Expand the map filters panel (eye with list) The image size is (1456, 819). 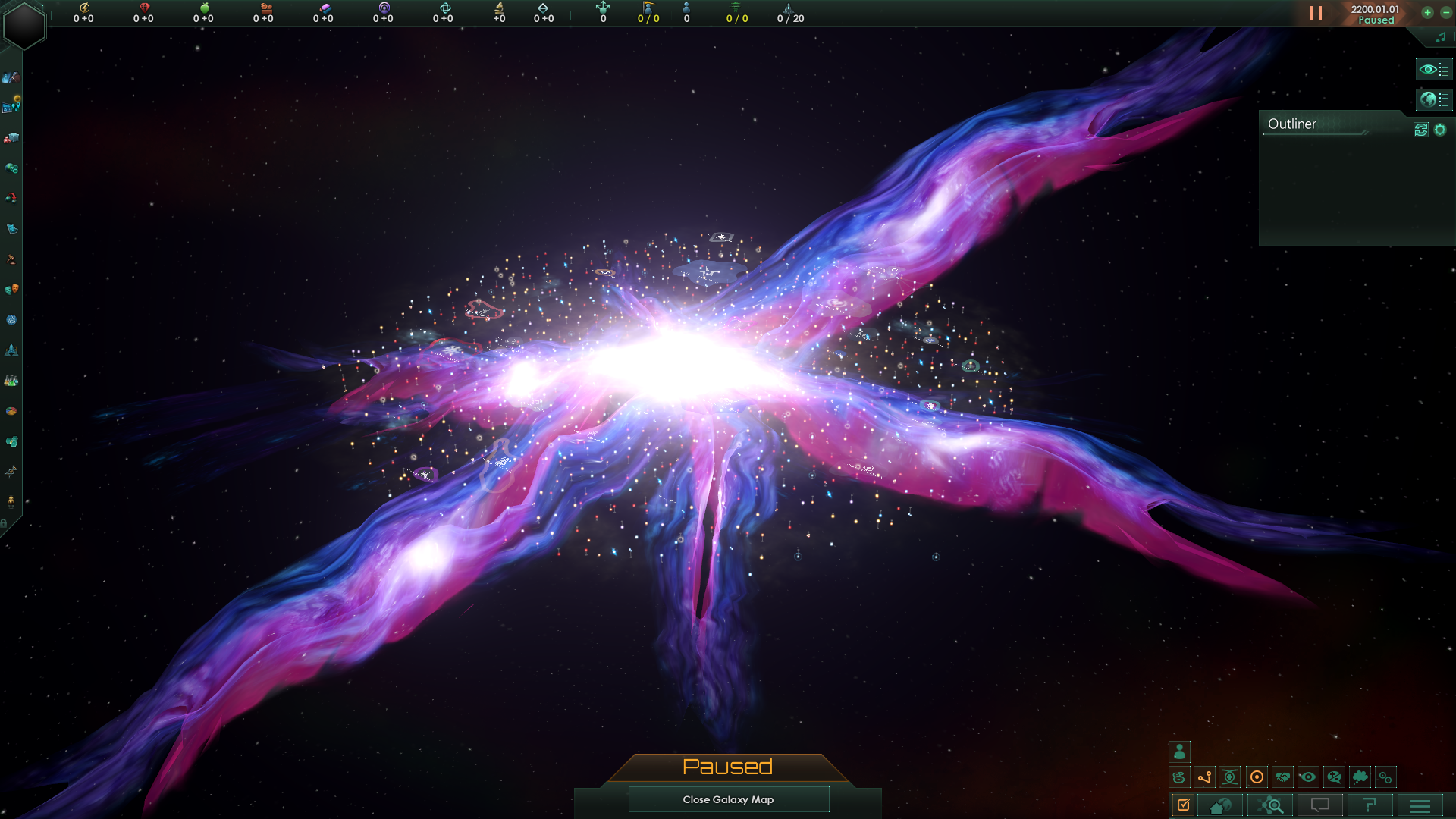point(1434,69)
